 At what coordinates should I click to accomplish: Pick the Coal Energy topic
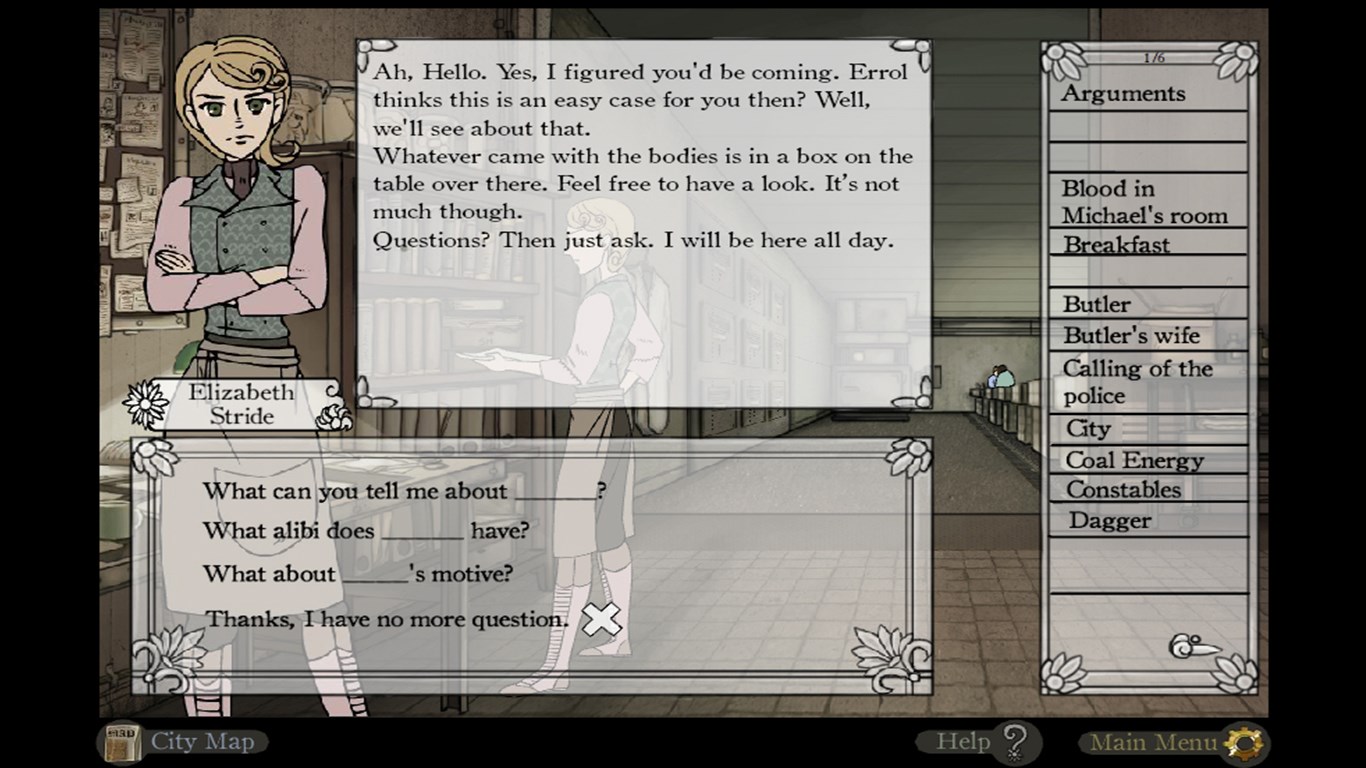pos(1134,461)
